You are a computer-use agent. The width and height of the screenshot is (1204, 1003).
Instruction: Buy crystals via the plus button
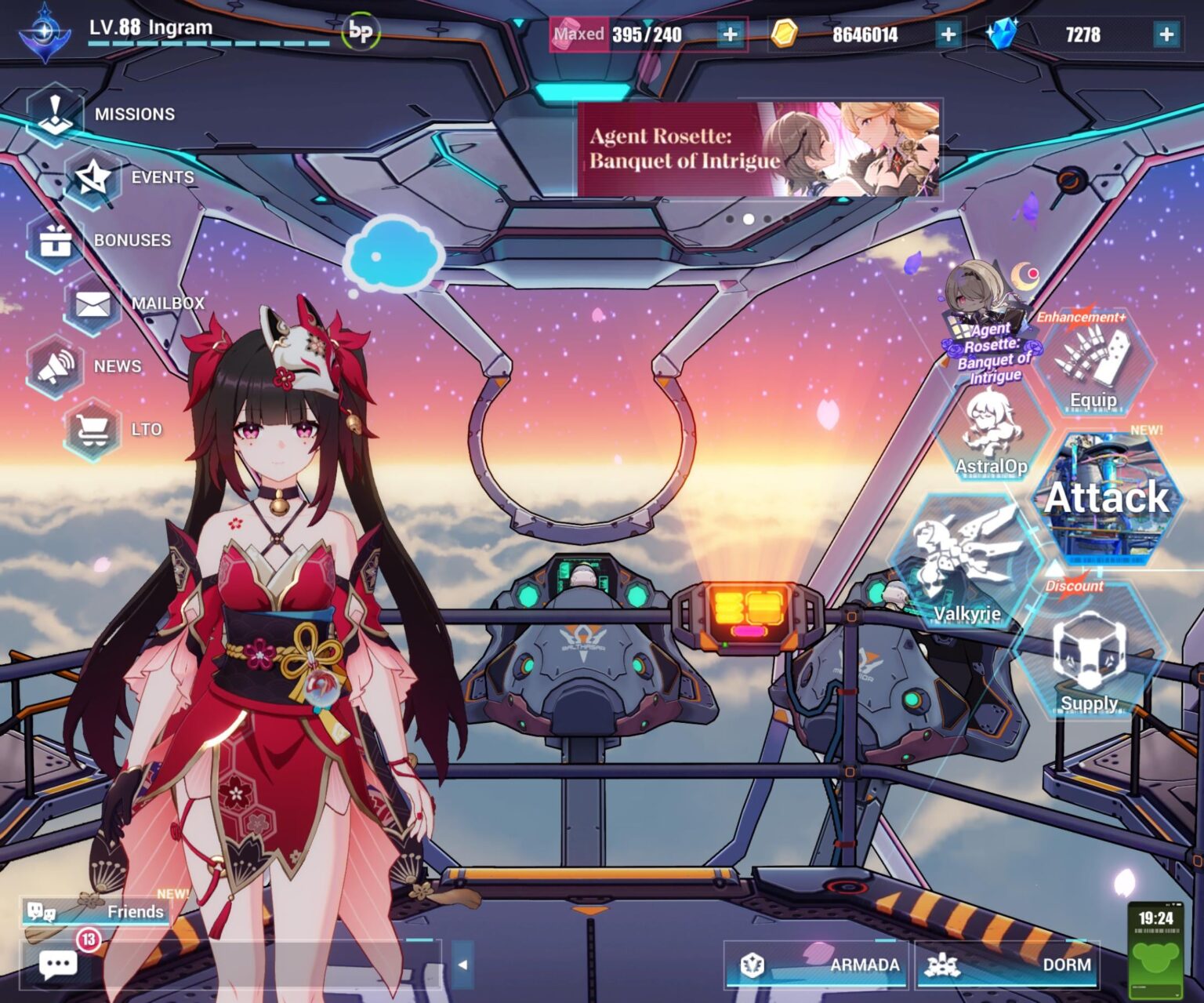(x=1166, y=35)
